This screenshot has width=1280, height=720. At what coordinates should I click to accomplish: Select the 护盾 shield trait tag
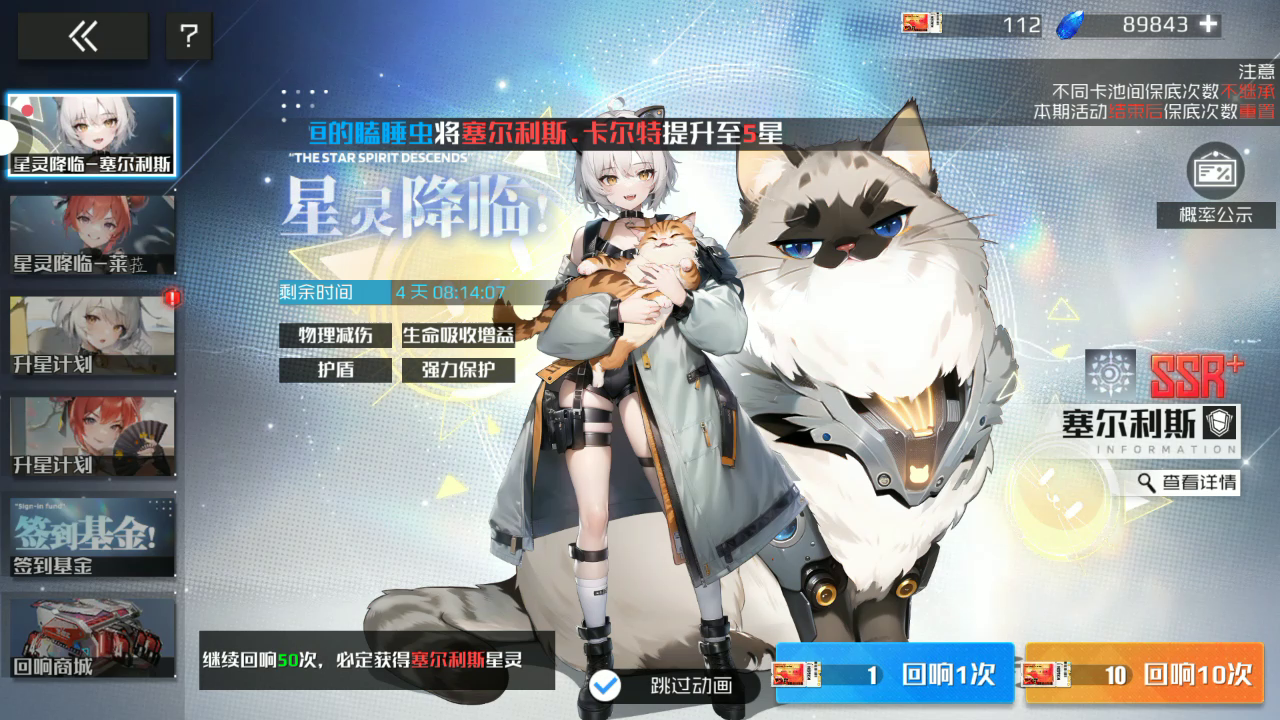pos(335,370)
